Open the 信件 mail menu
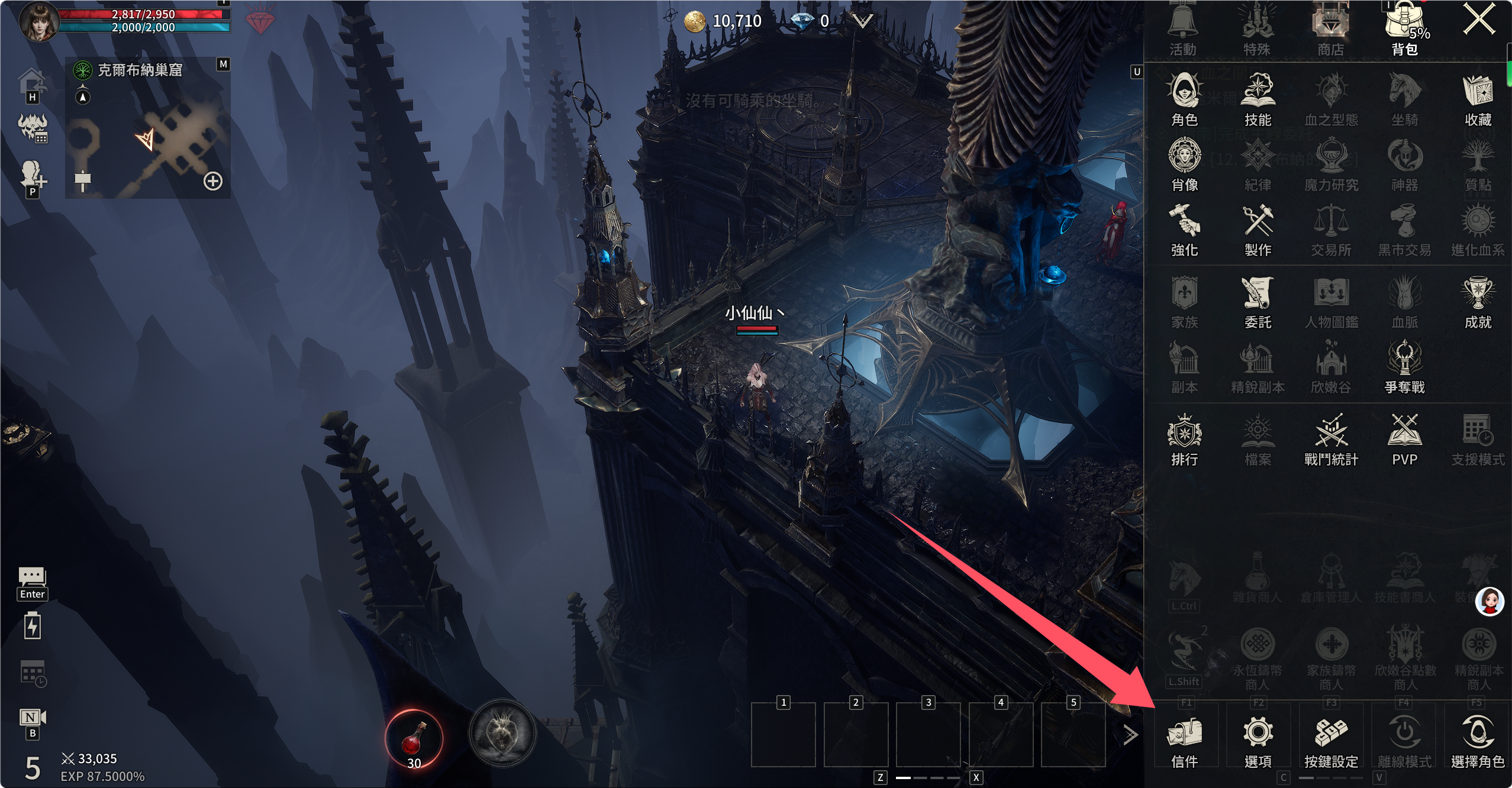The width and height of the screenshot is (1512, 788). (x=1184, y=741)
